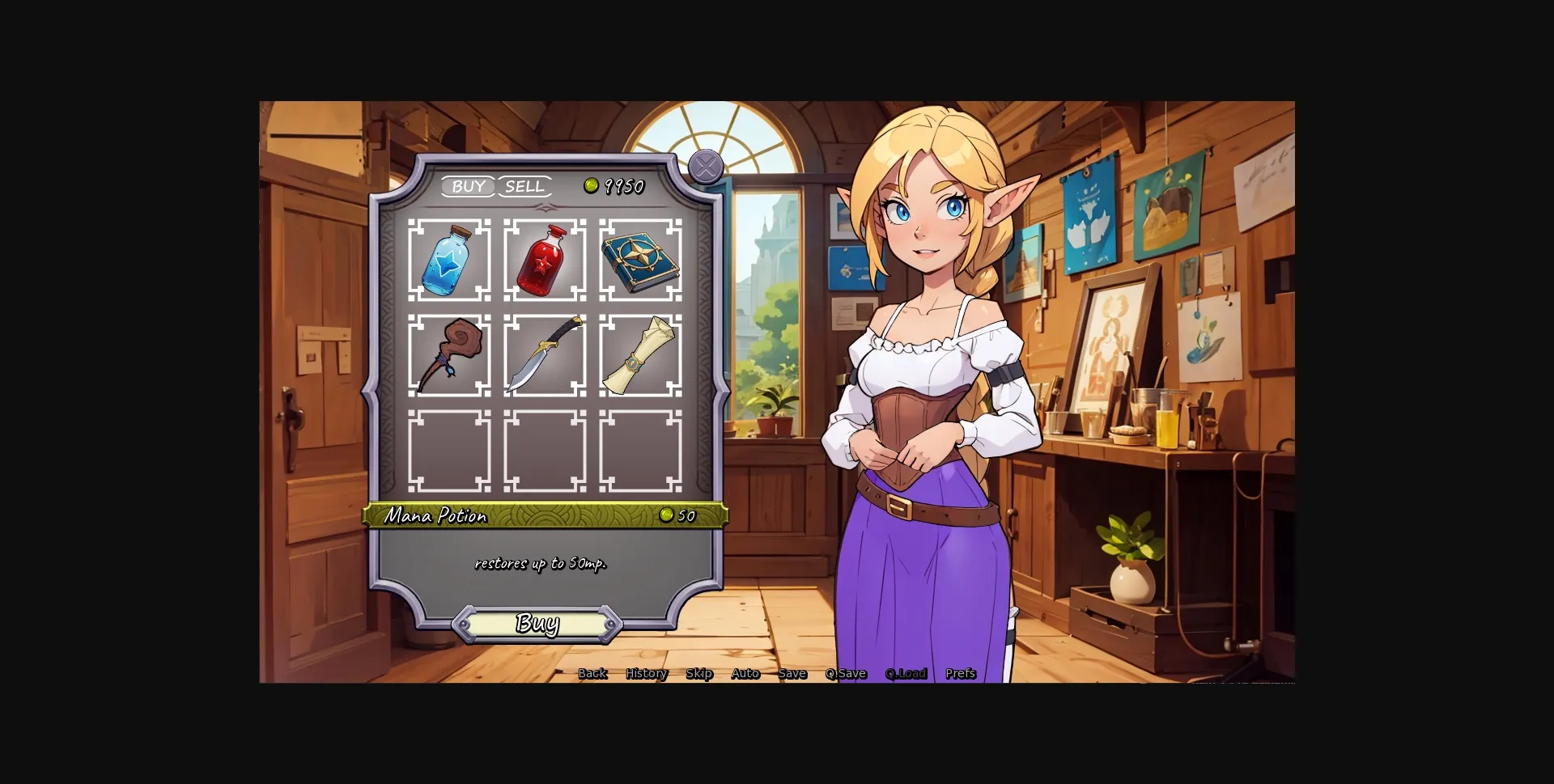Open the Prefs screen

[960, 672]
